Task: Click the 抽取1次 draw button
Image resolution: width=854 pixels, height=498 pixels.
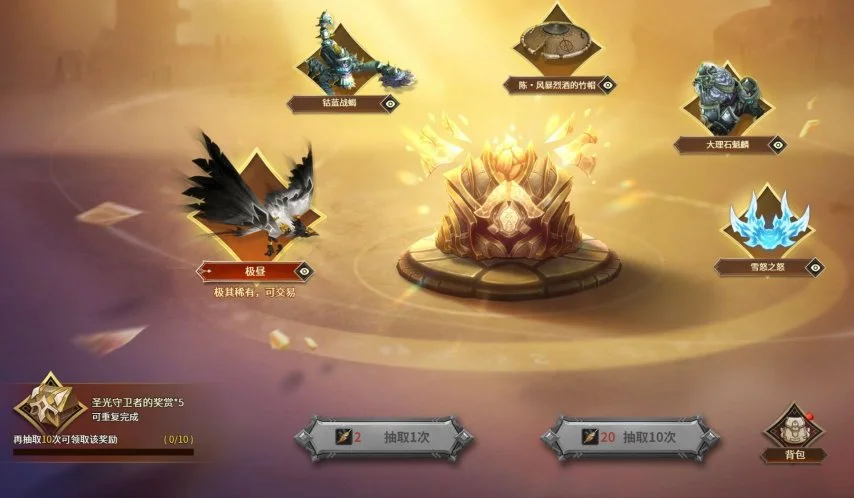Action: click(x=384, y=437)
